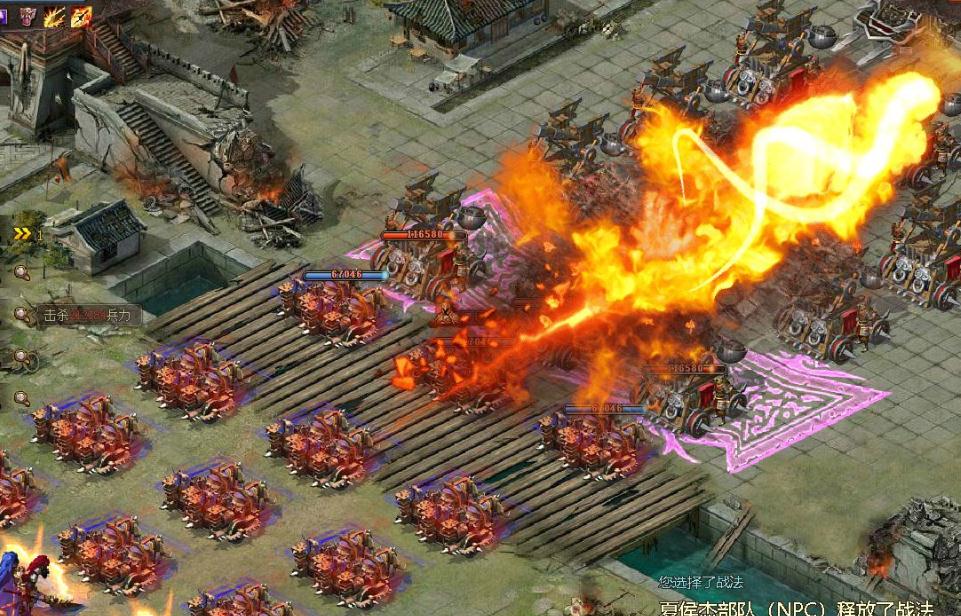Open the 击杀兵力 objective tracker
The image size is (961, 616).
(x=87, y=315)
